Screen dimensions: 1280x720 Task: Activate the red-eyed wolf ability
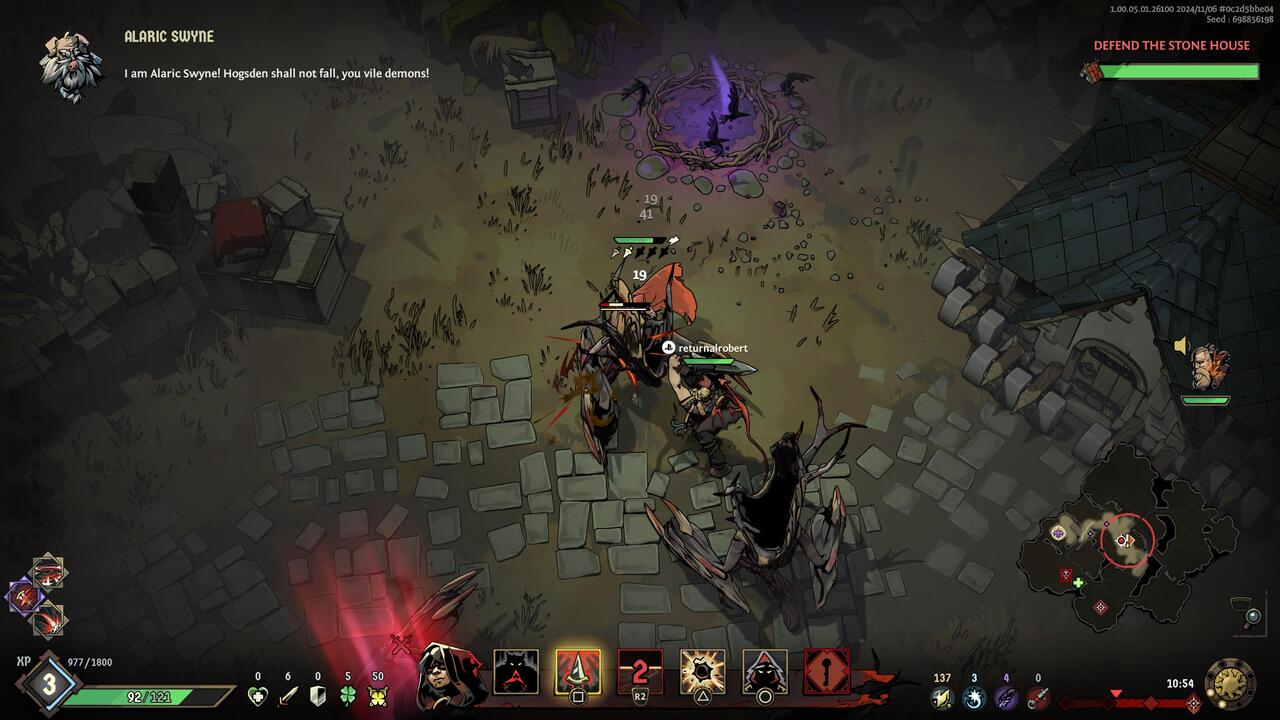tap(516, 672)
